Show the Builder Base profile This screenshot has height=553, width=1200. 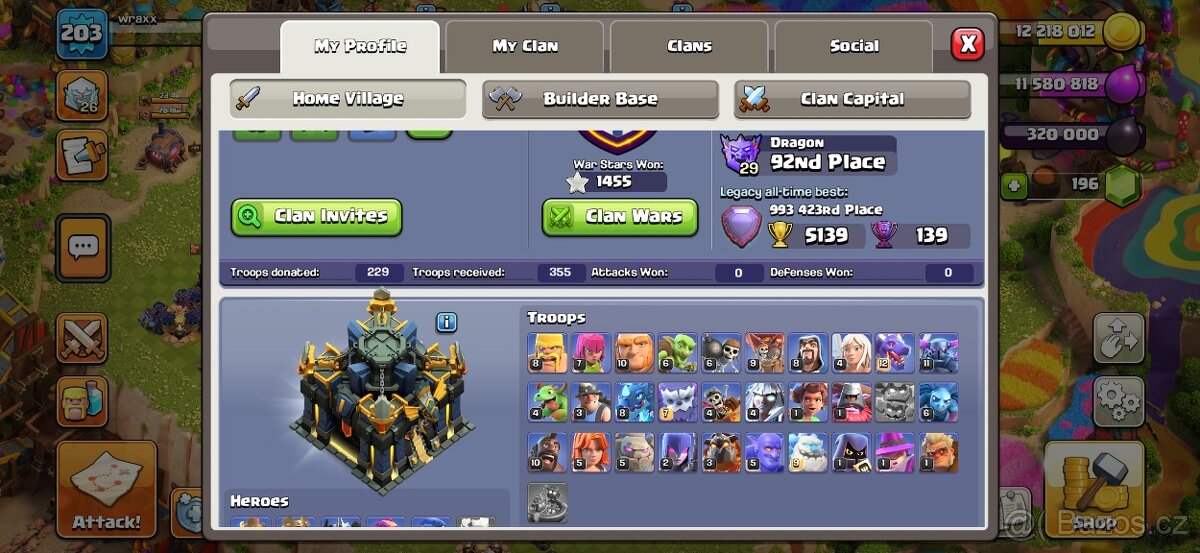point(600,99)
